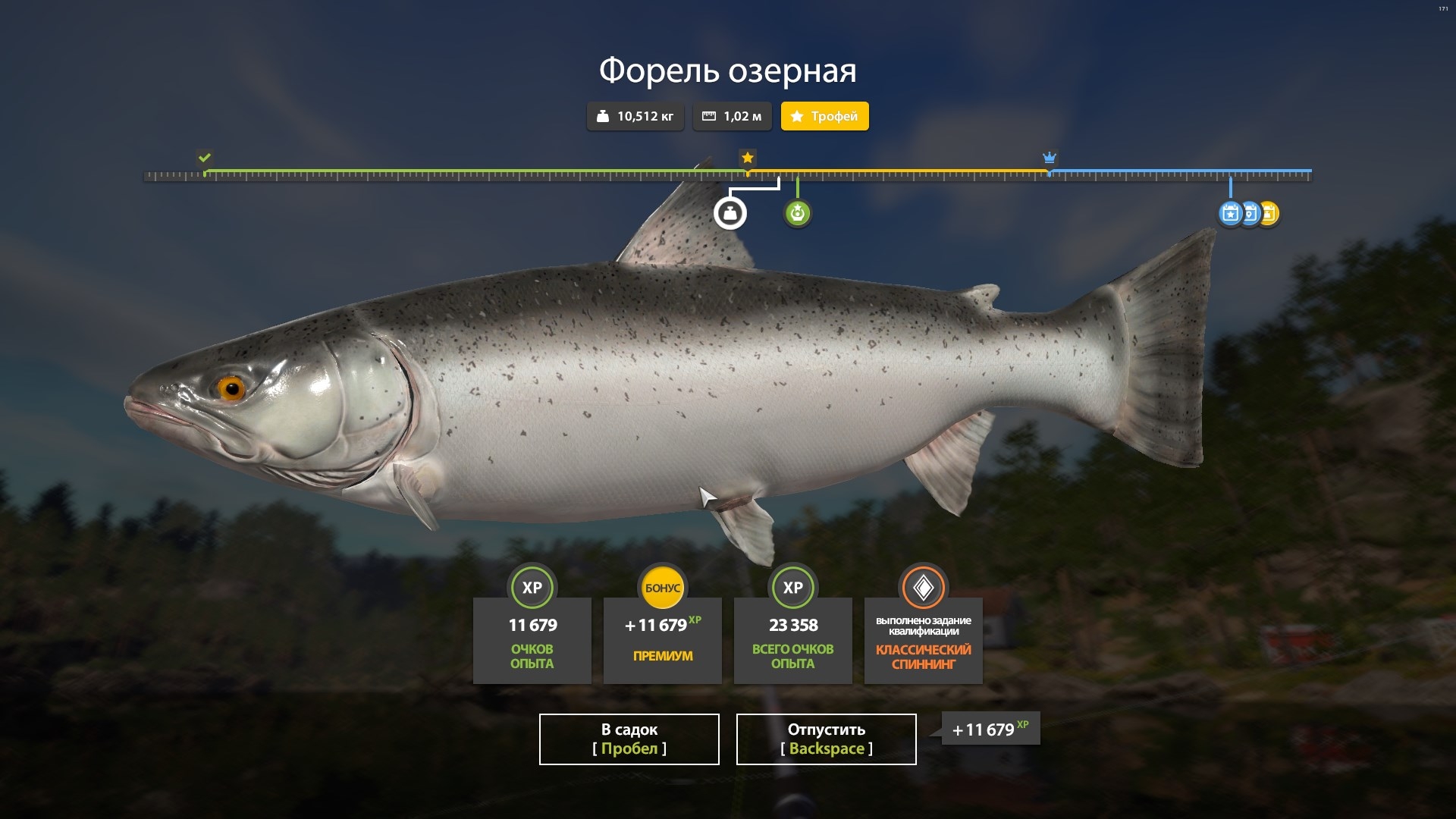Select the green medal marker under the scale
This screenshot has width=1456, height=819.
point(797,213)
